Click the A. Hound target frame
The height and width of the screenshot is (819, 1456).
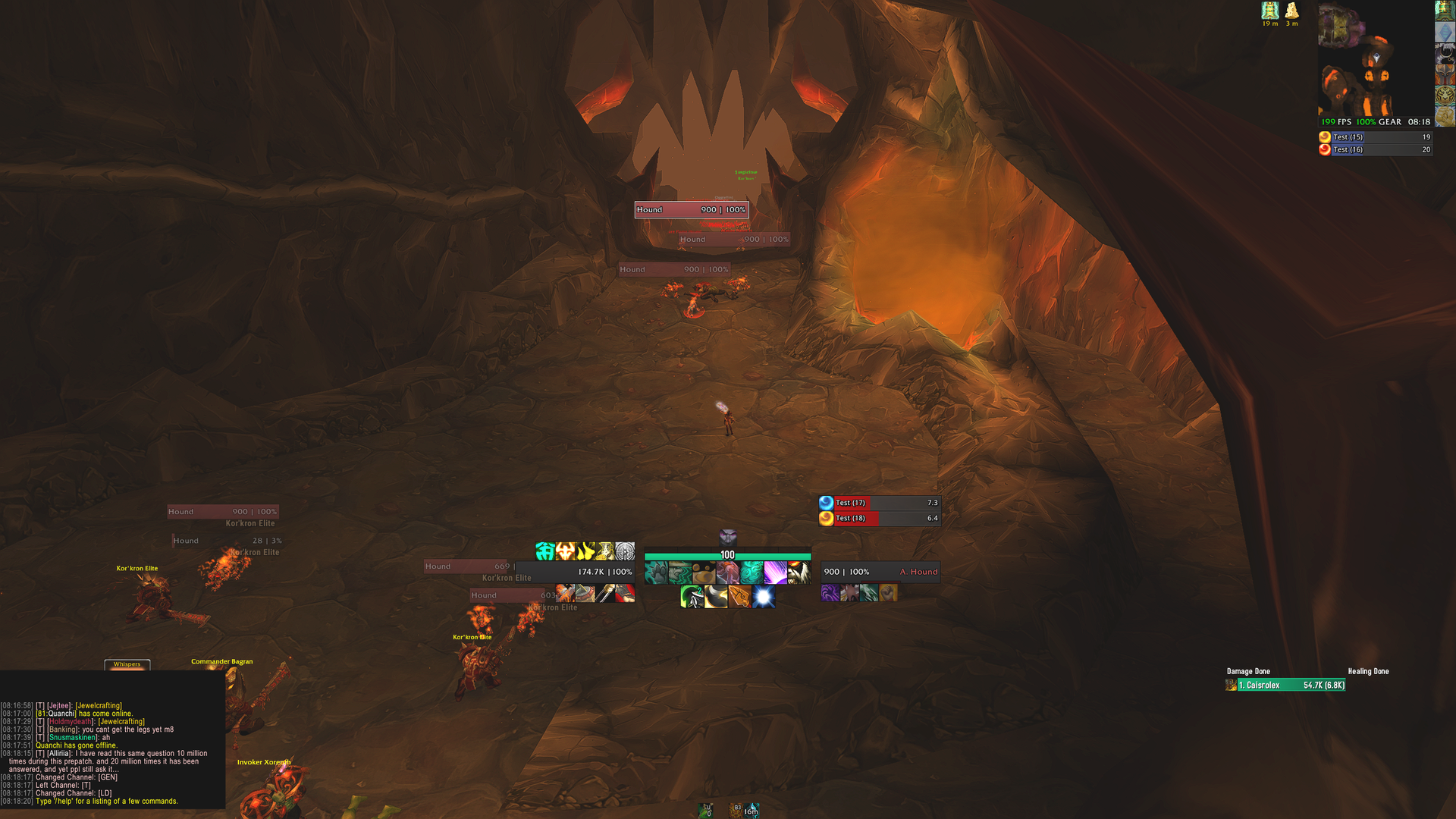880,572
